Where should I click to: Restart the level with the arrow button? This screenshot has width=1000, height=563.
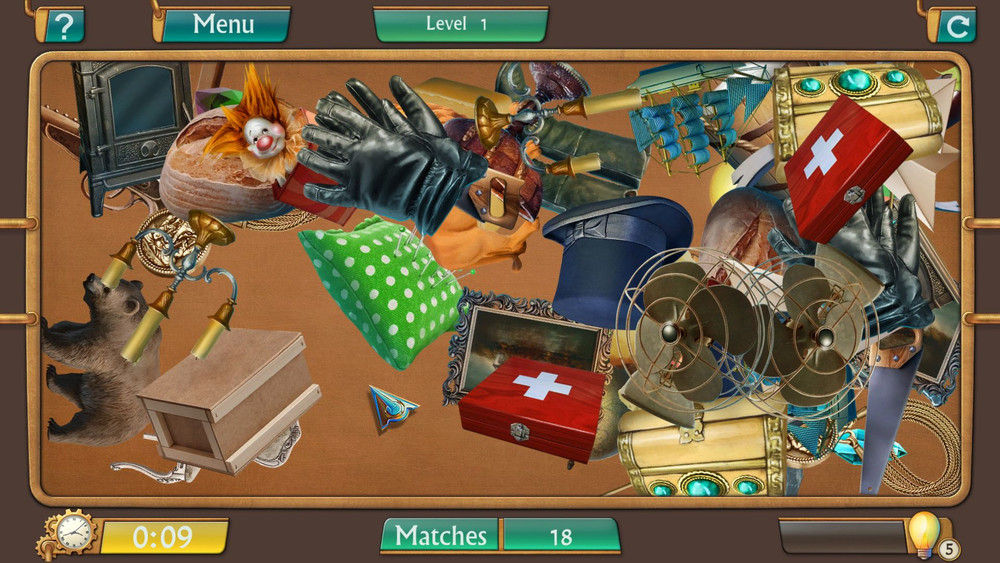click(956, 25)
